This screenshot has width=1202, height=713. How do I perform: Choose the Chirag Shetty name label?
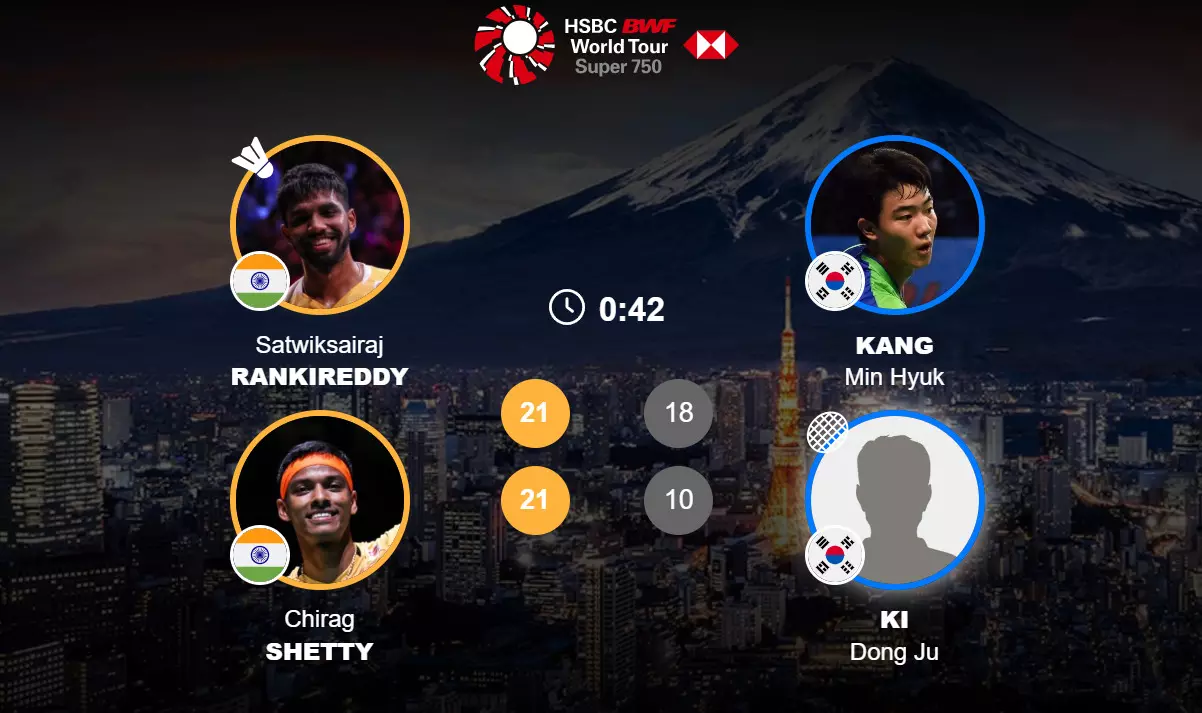coord(320,636)
